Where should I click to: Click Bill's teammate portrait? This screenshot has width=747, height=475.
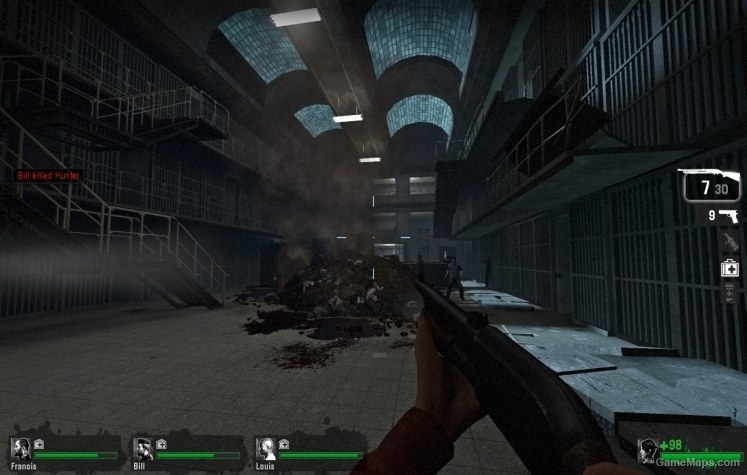[143, 447]
